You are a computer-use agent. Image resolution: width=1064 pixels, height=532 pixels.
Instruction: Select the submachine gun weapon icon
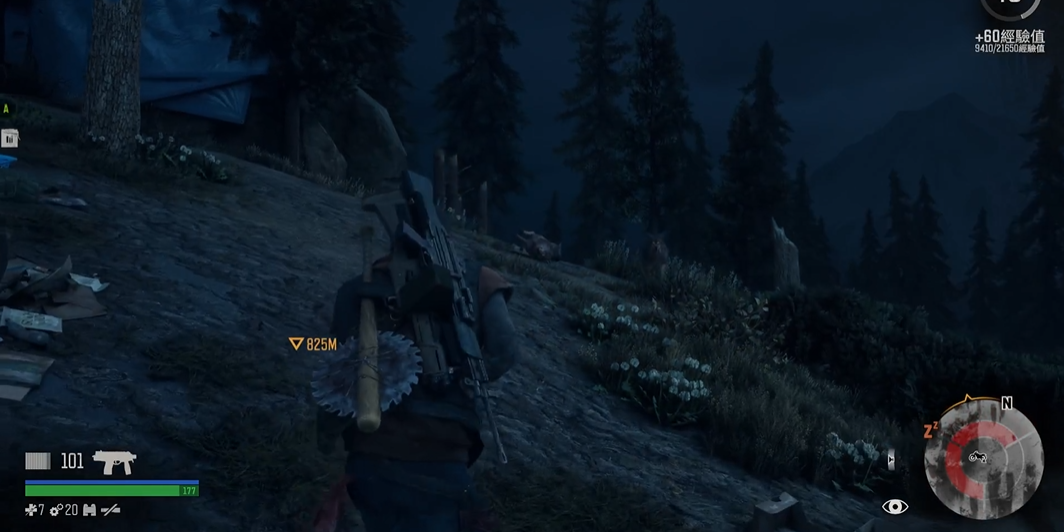coord(114,461)
